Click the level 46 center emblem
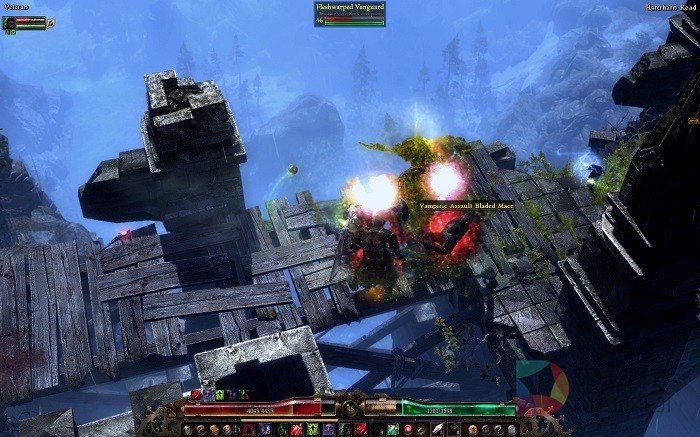 coord(350,408)
